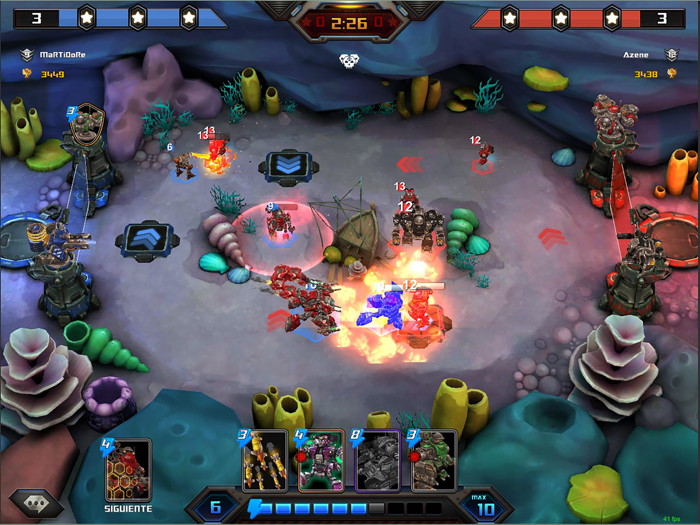The height and width of the screenshot is (525, 700).
Task: Choose the 4-cost purple and green mech card
Action: [321, 461]
